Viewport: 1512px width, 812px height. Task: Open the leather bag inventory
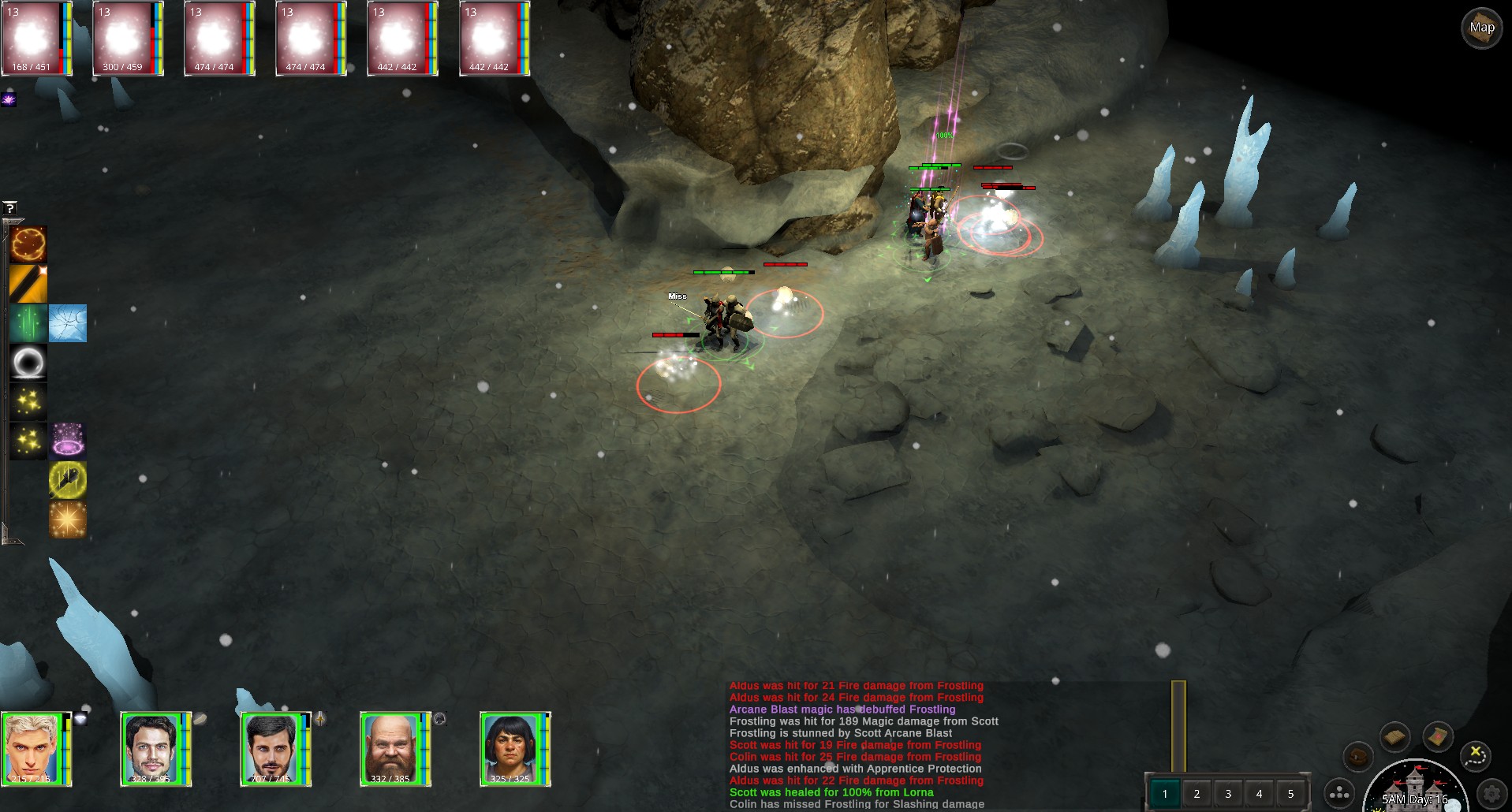1358,758
